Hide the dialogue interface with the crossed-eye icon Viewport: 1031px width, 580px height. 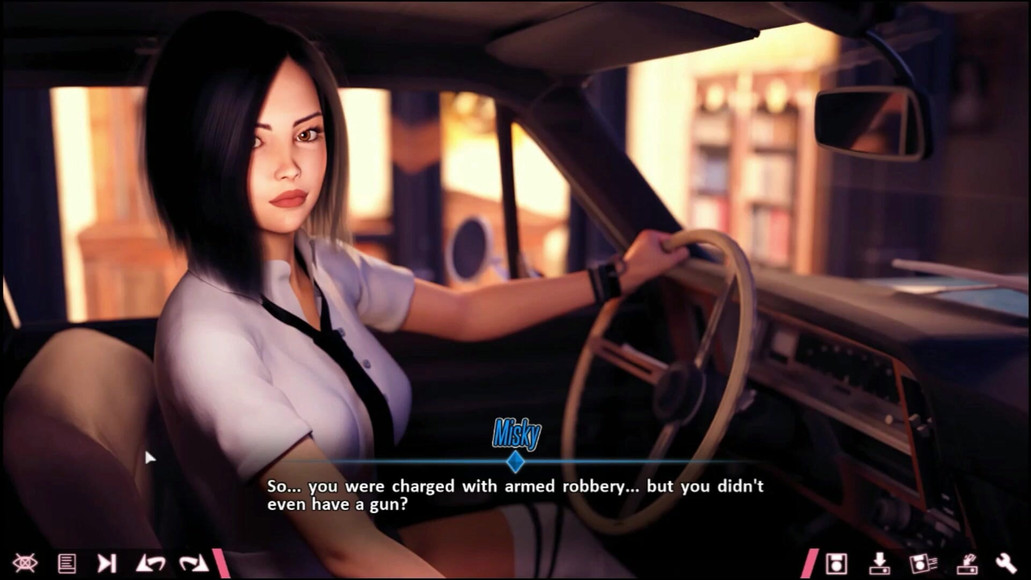25,563
